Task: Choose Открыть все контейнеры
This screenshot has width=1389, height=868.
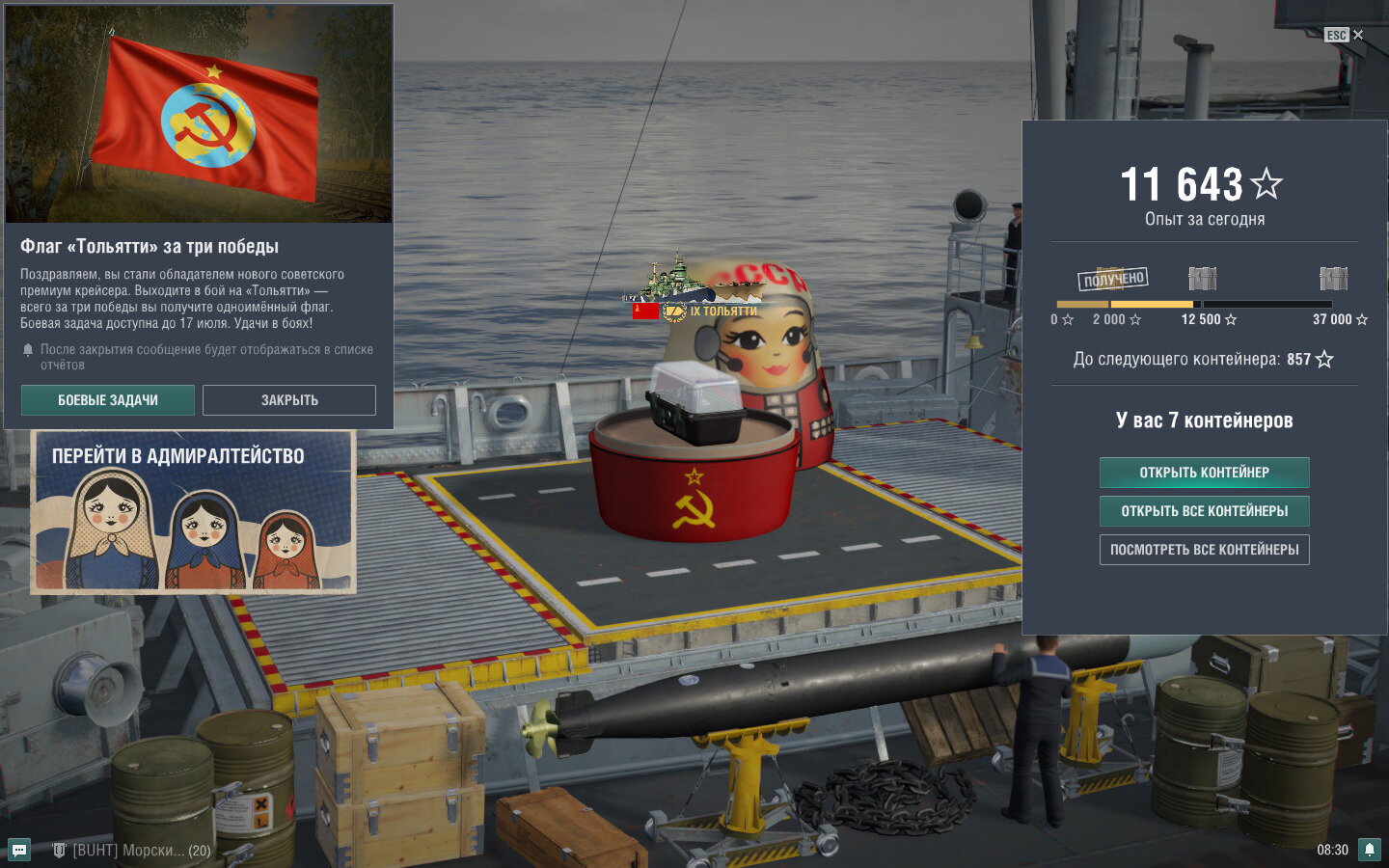Action: [1204, 511]
